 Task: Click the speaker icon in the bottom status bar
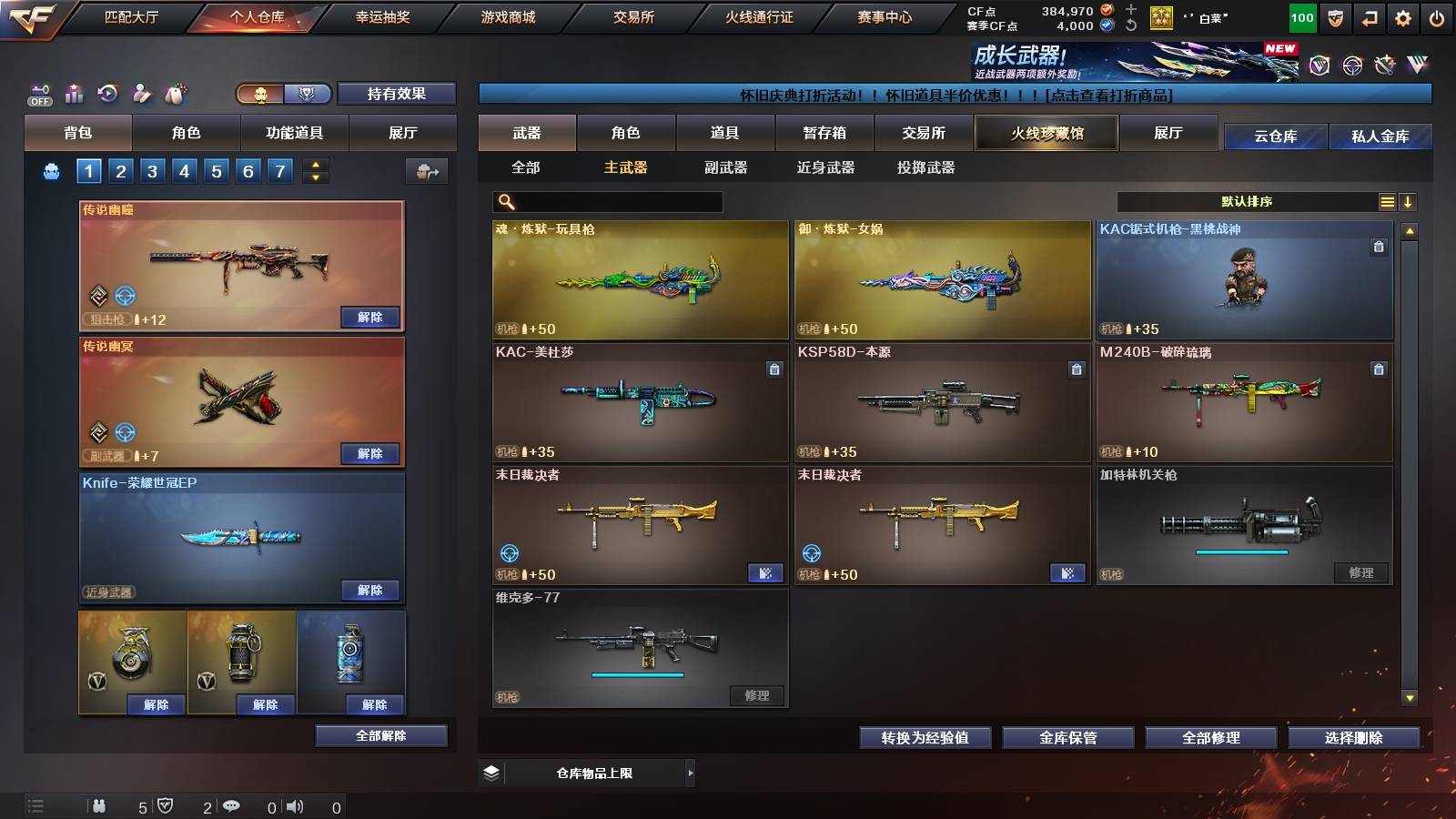coord(295,805)
